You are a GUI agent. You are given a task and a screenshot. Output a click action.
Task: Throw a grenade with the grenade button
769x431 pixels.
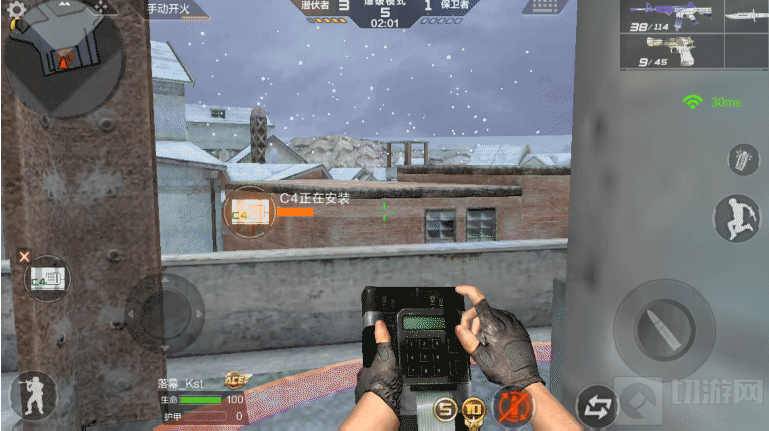tap(738, 161)
